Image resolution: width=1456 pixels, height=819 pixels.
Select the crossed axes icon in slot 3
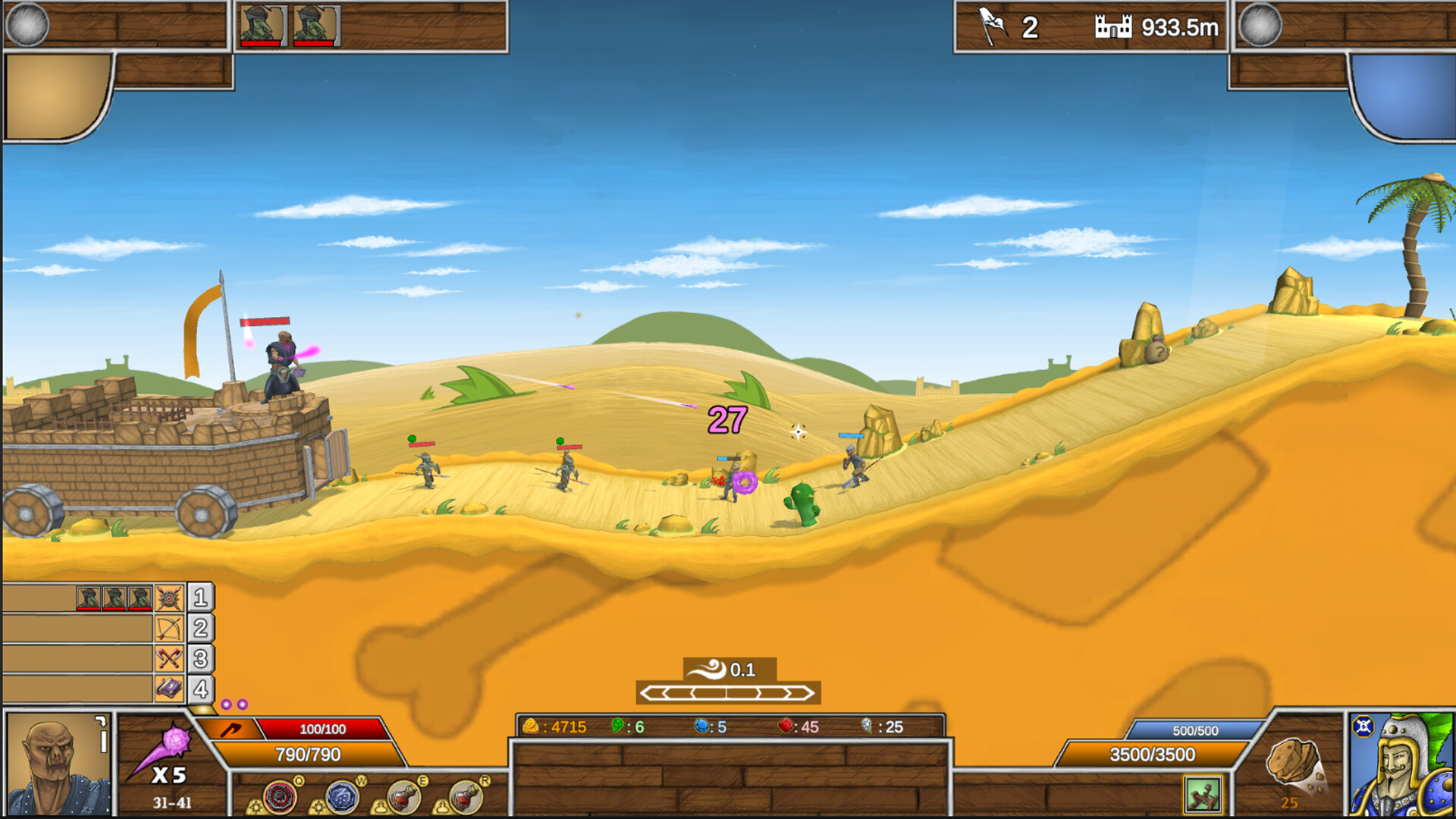click(x=169, y=657)
